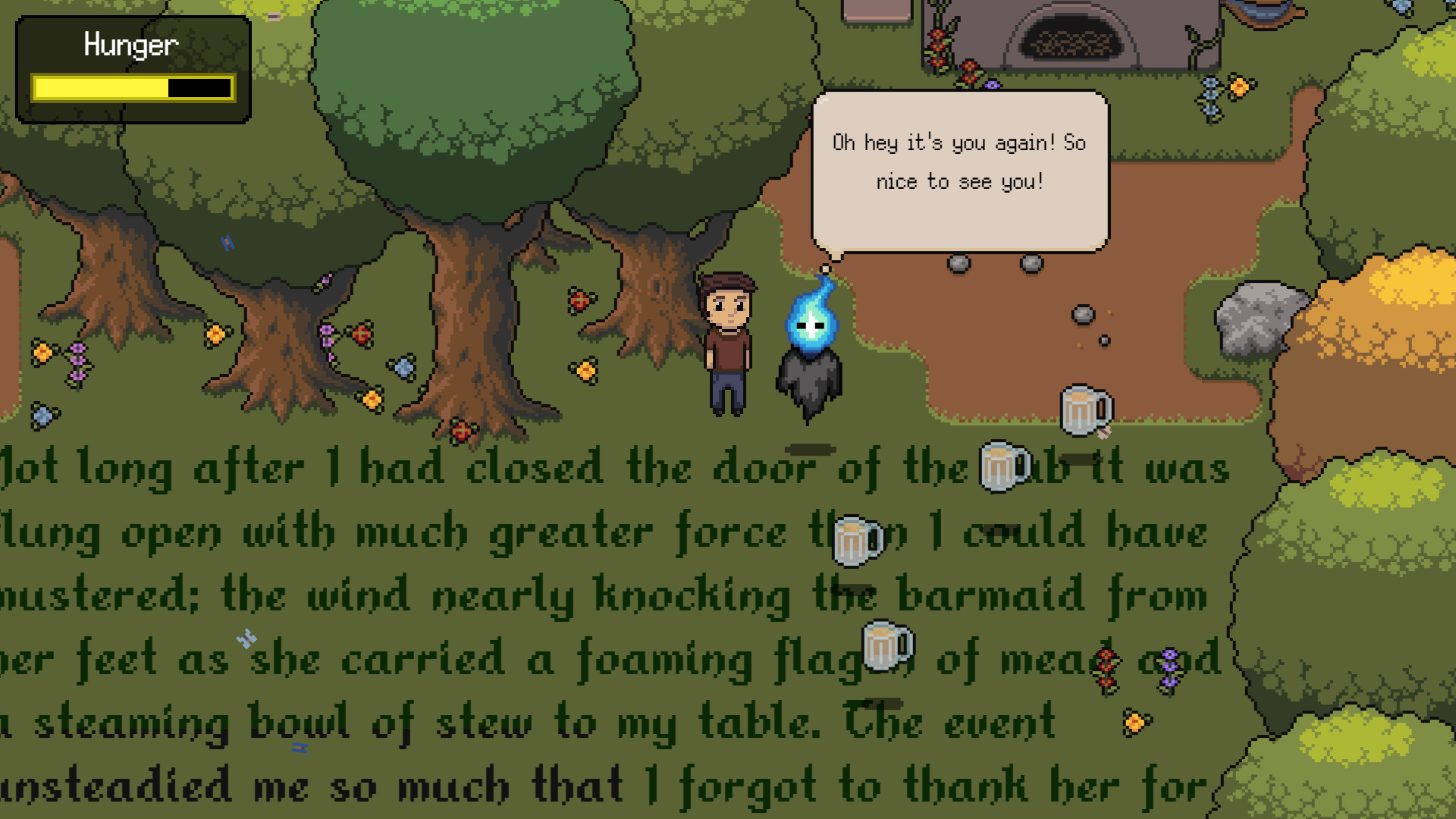The width and height of the screenshot is (1456, 819).
Task: Click the red rose vines beside the furnace
Action: coord(938,45)
